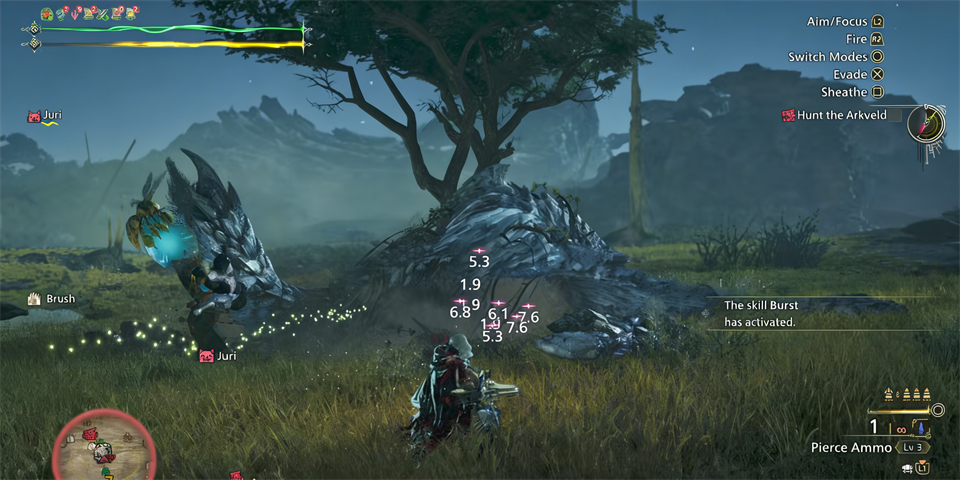Click the first green buff status icon
Screen dimensions: 960x480
click(47, 14)
